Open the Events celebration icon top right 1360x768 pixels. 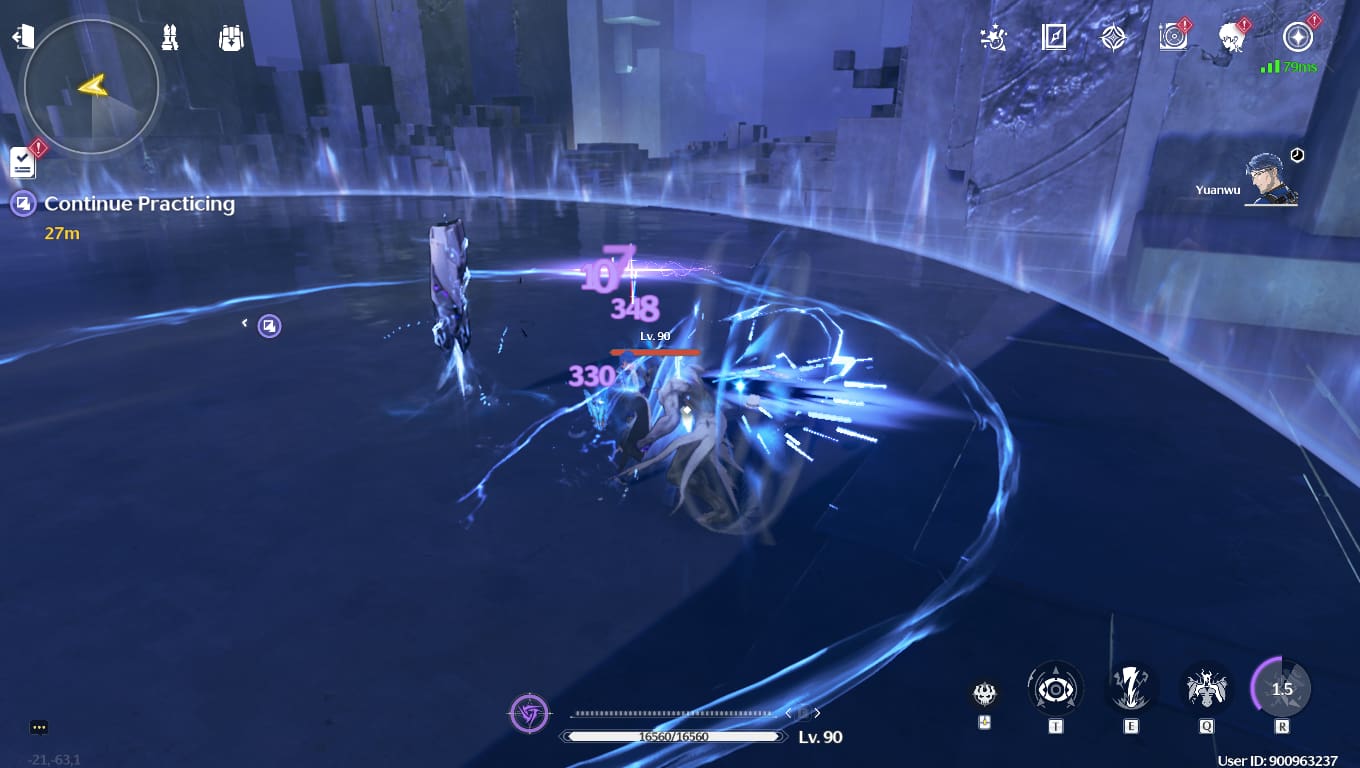(x=992, y=38)
